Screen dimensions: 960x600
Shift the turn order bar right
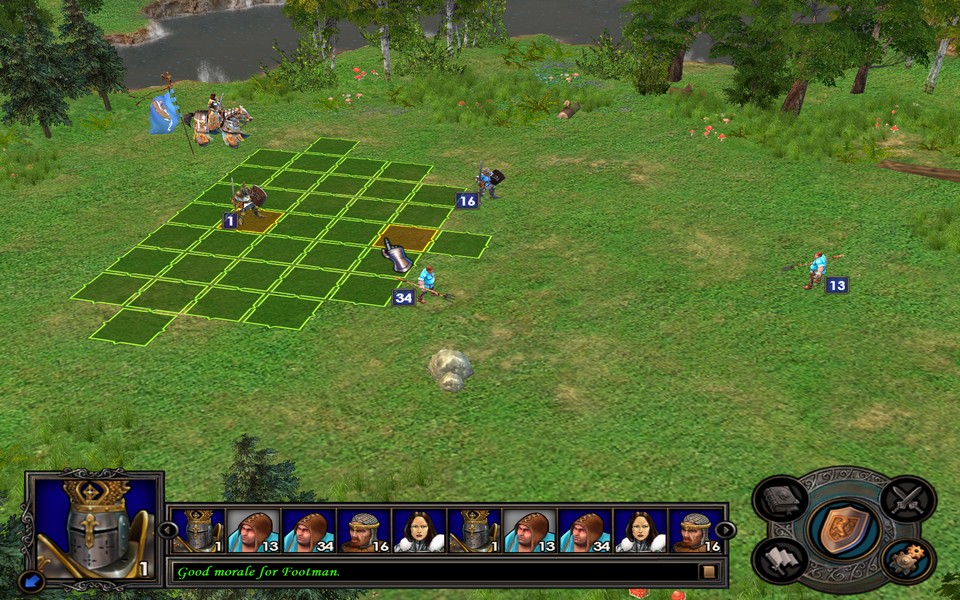tap(726, 530)
